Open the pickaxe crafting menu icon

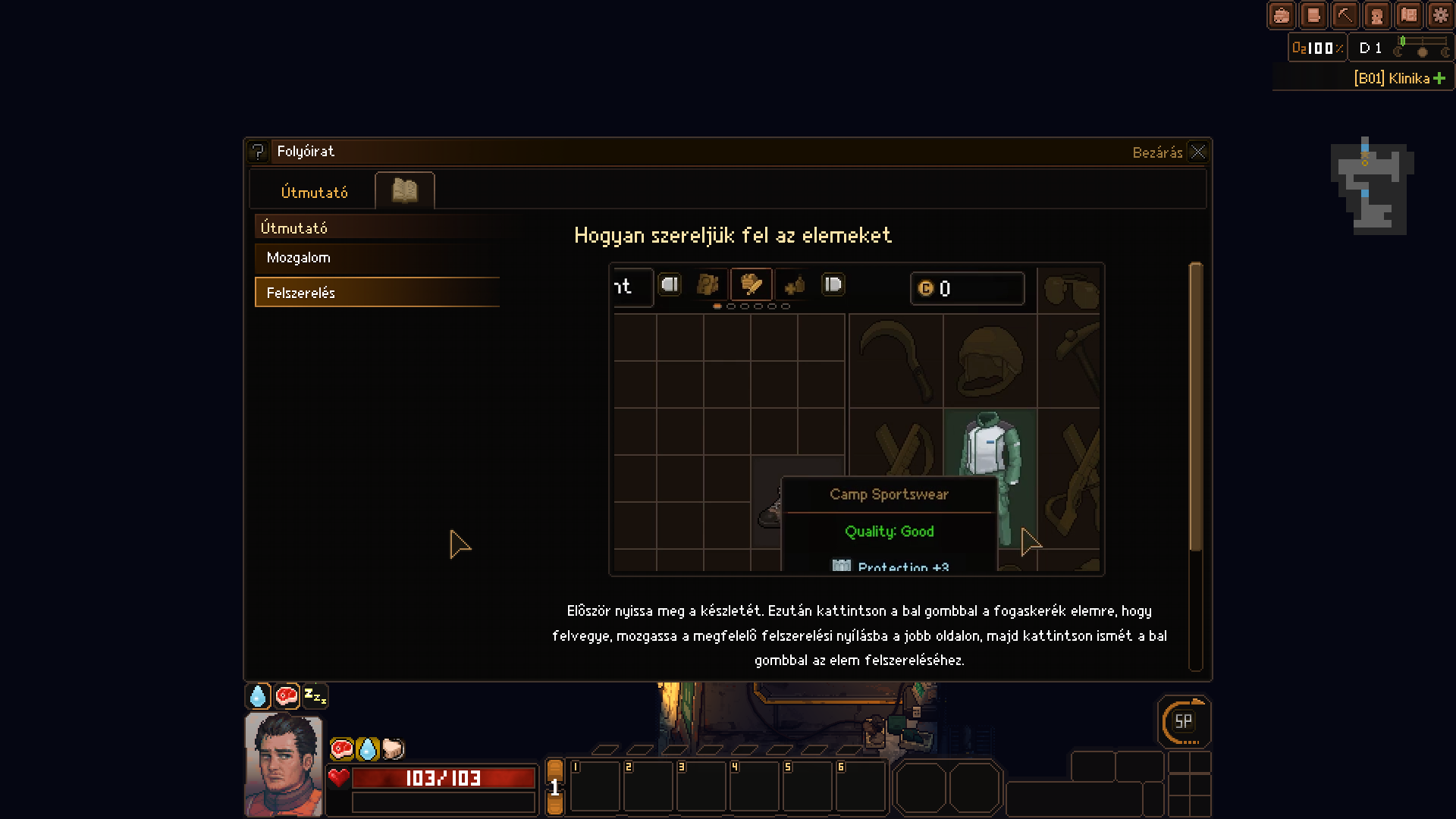1345,15
